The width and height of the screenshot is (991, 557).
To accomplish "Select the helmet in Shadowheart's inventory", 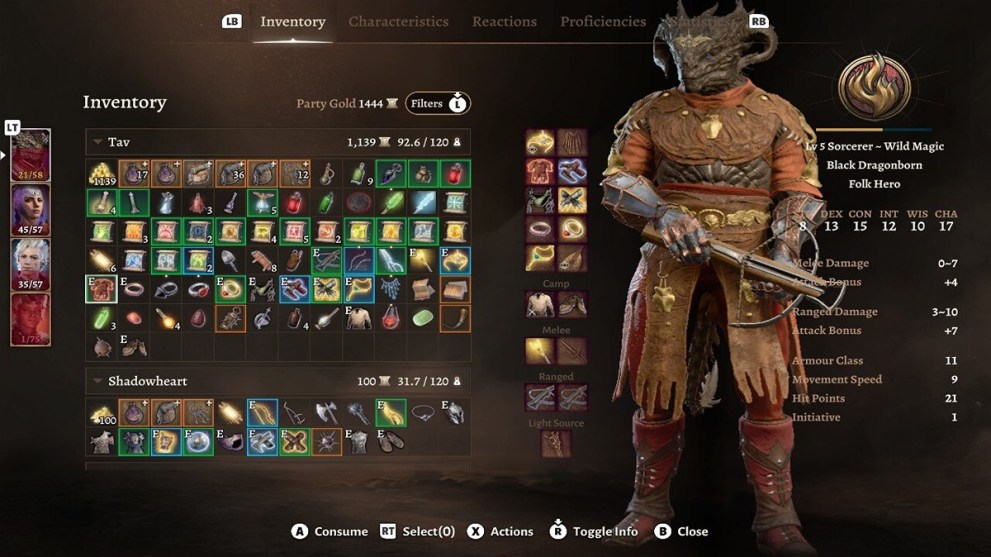I will 455,412.
